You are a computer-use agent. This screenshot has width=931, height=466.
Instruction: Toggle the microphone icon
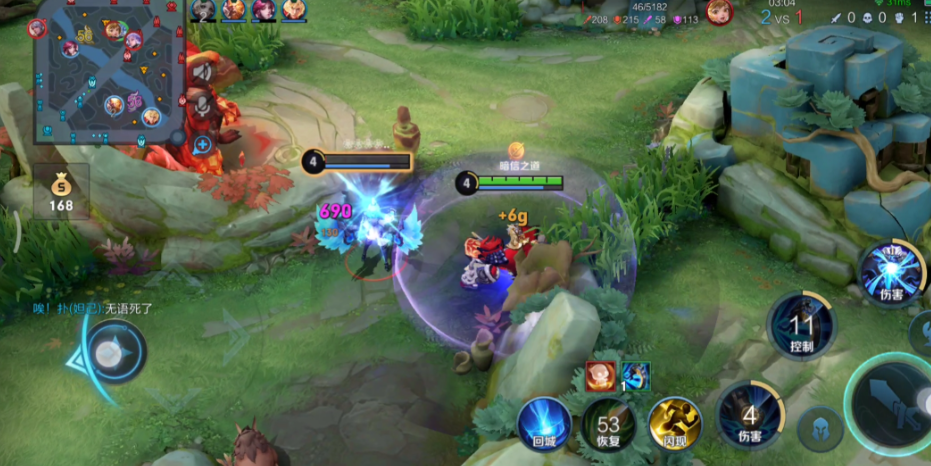[x=203, y=107]
